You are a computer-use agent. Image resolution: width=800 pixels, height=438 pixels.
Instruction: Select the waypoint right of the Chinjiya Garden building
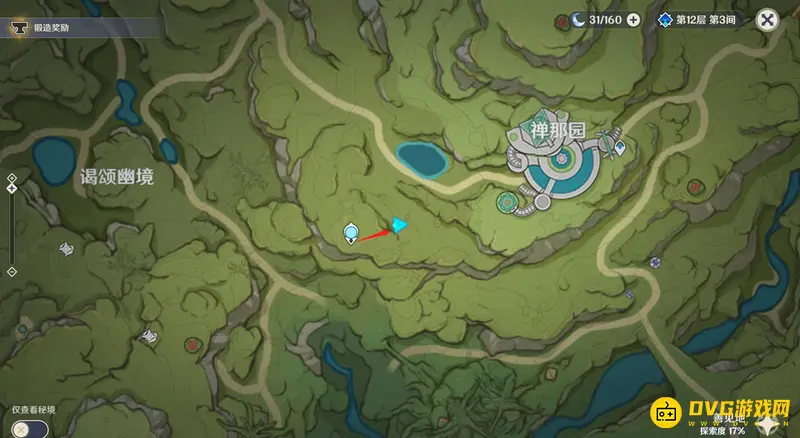pyautogui.click(x=621, y=148)
